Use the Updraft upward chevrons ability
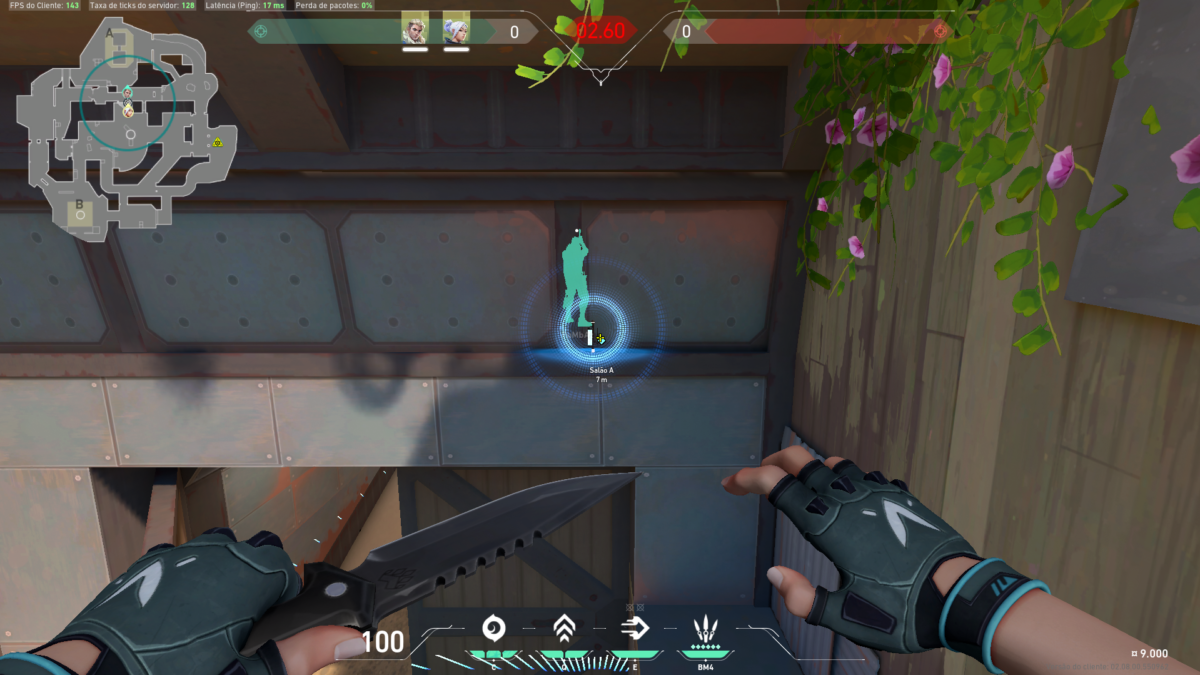 [x=565, y=628]
